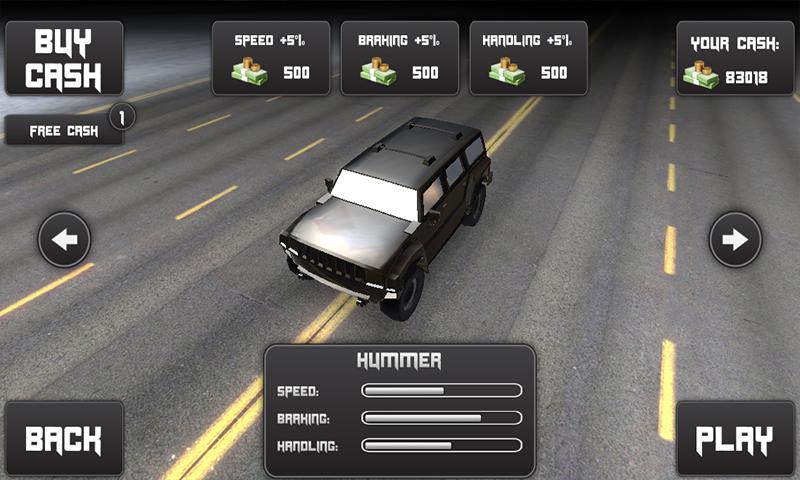Screen dimensions: 800x480
Task: Claim the Free Cash offer
Action: 64,131
